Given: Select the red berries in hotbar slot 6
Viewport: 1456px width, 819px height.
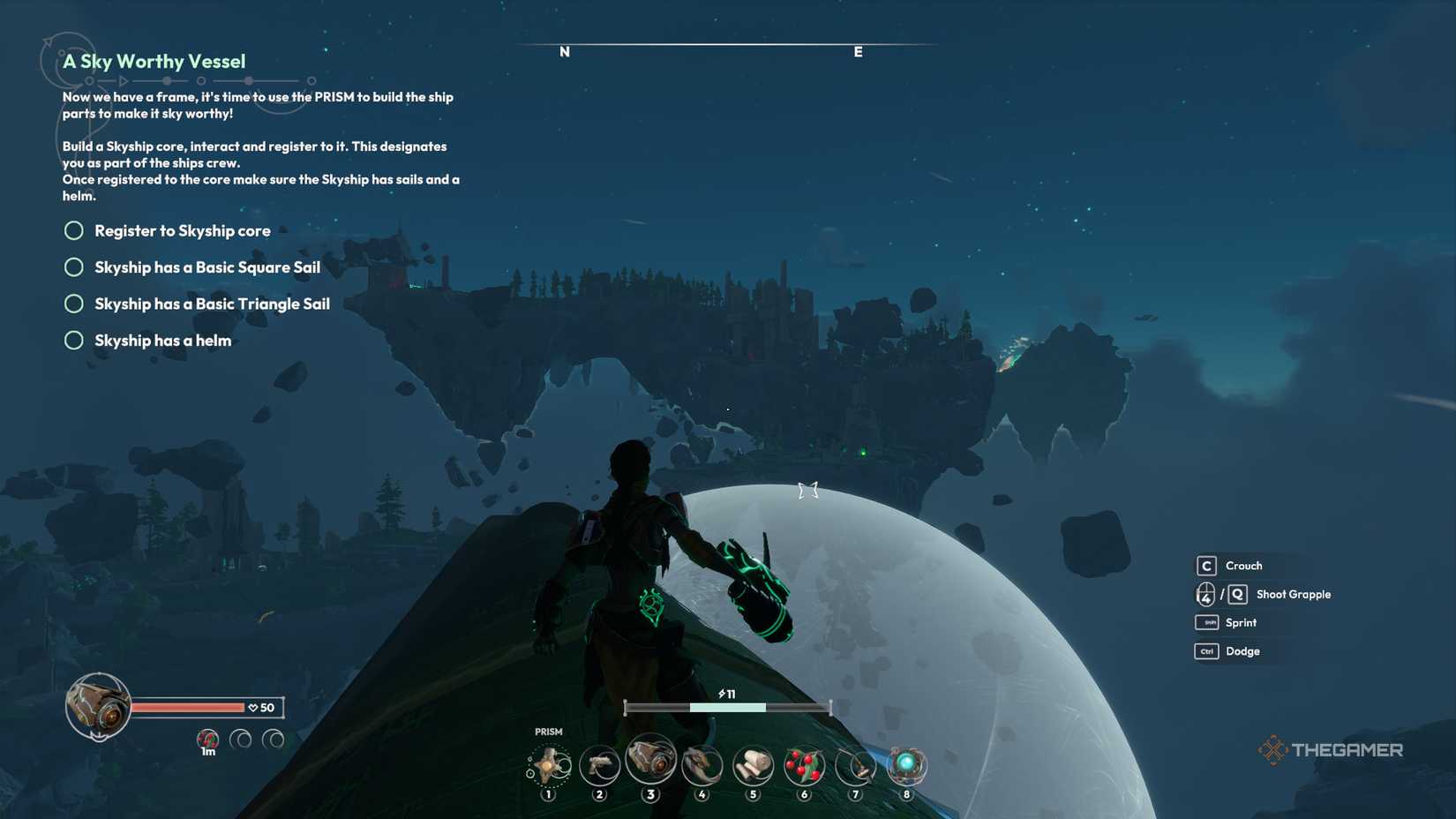Looking at the screenshot, I should tap(804, 766).
